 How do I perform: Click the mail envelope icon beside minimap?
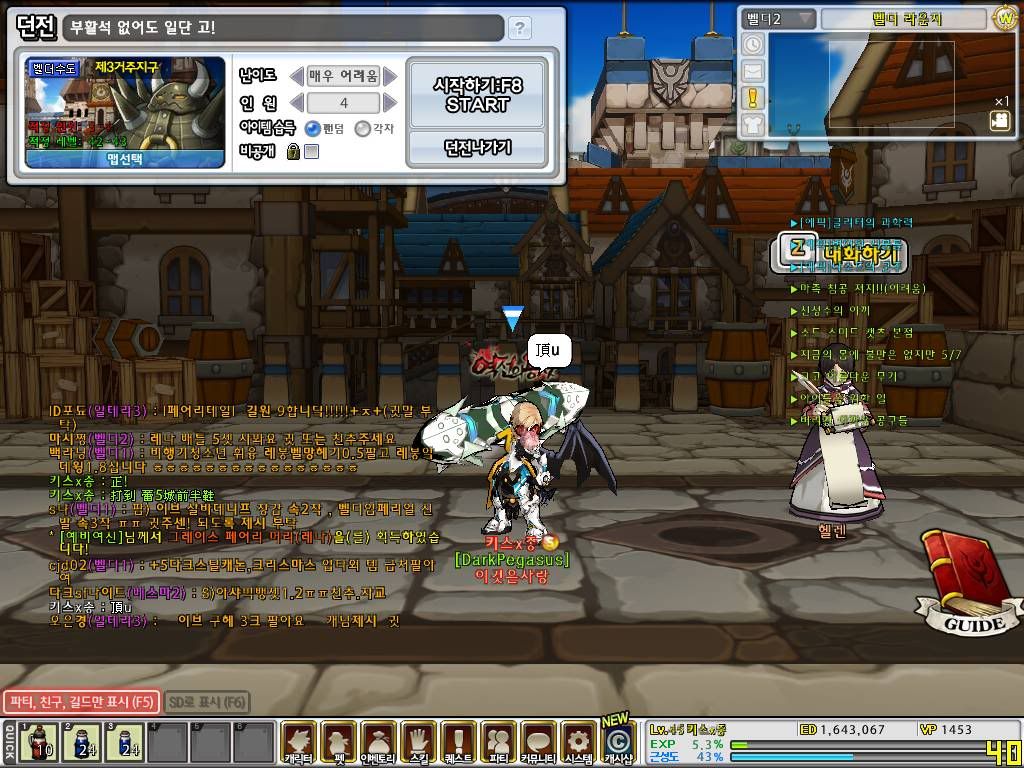753,71
